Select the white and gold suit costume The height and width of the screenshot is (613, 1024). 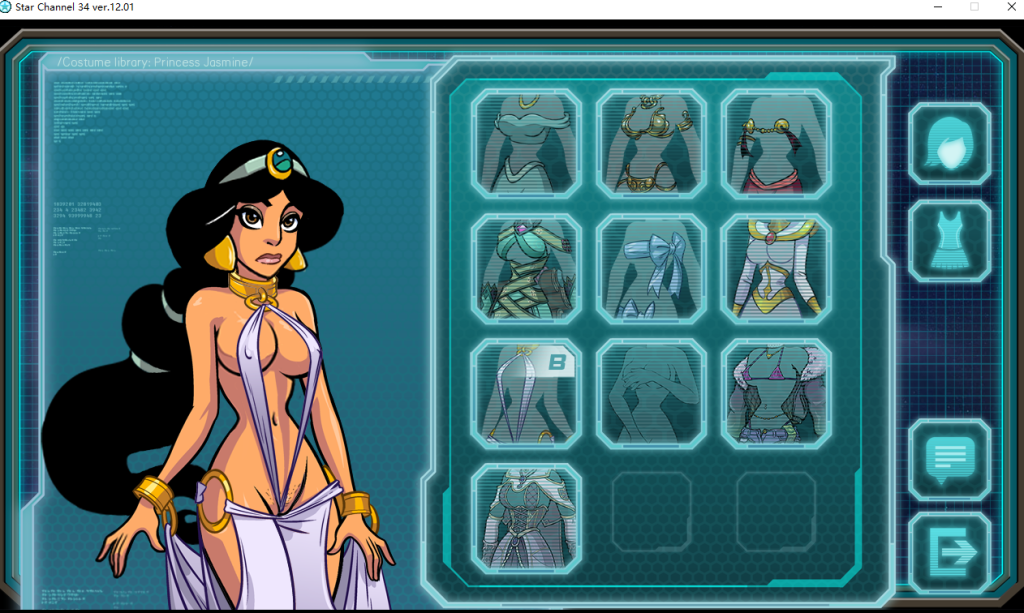coord(776,268)
